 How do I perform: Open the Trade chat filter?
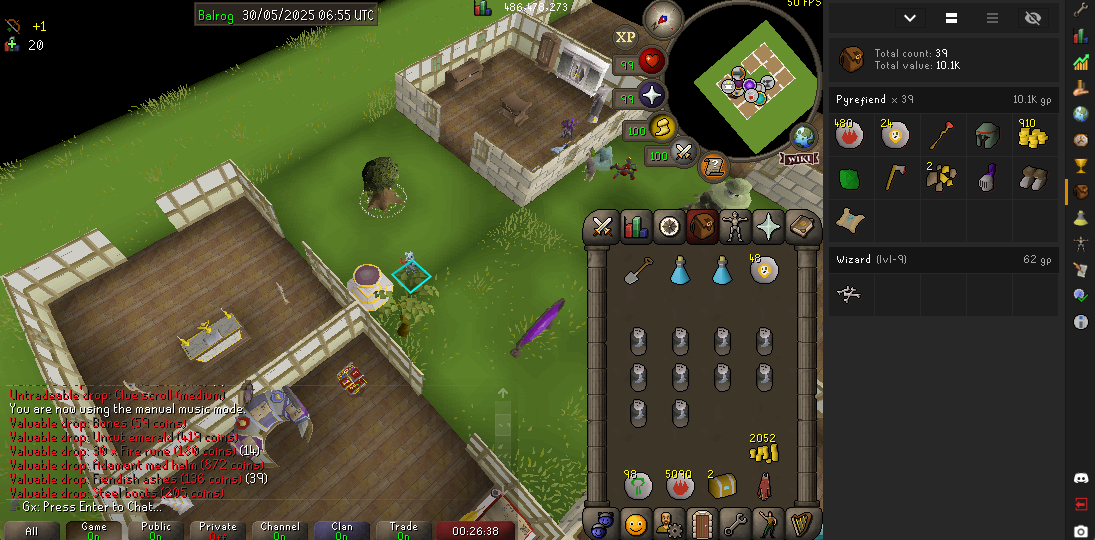[404, 530]
